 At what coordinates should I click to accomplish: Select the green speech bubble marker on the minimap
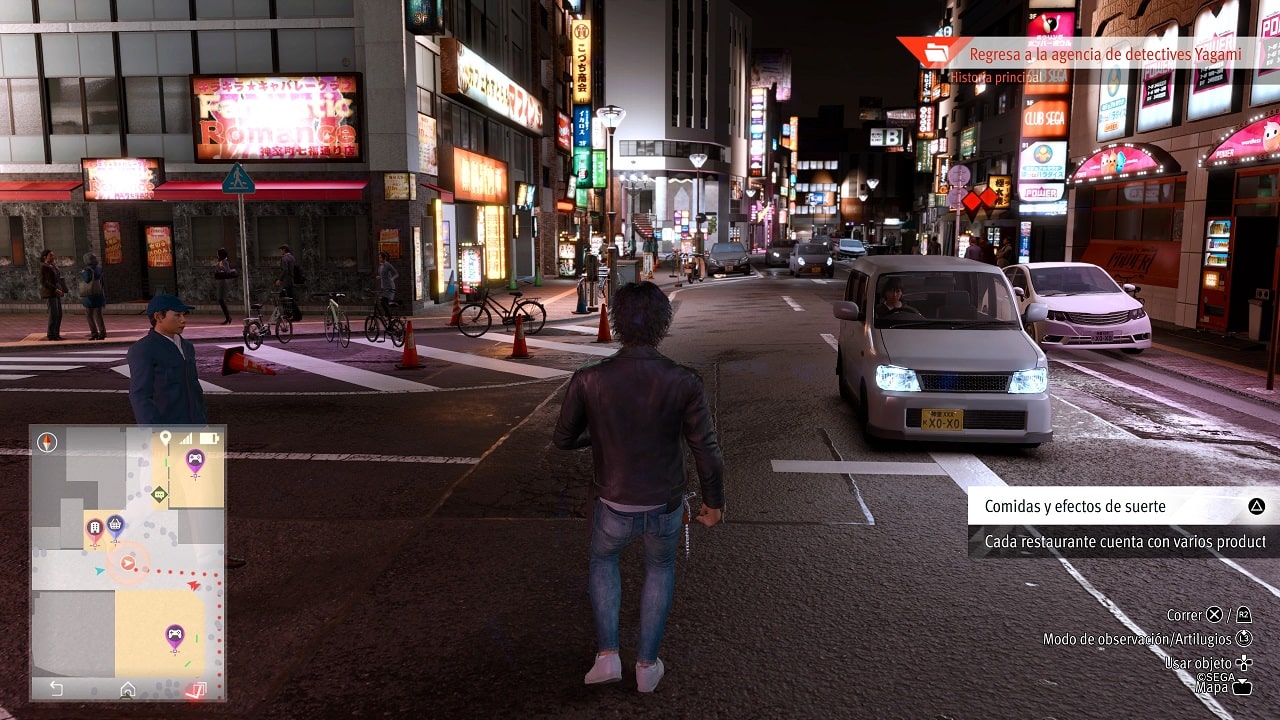159,493
